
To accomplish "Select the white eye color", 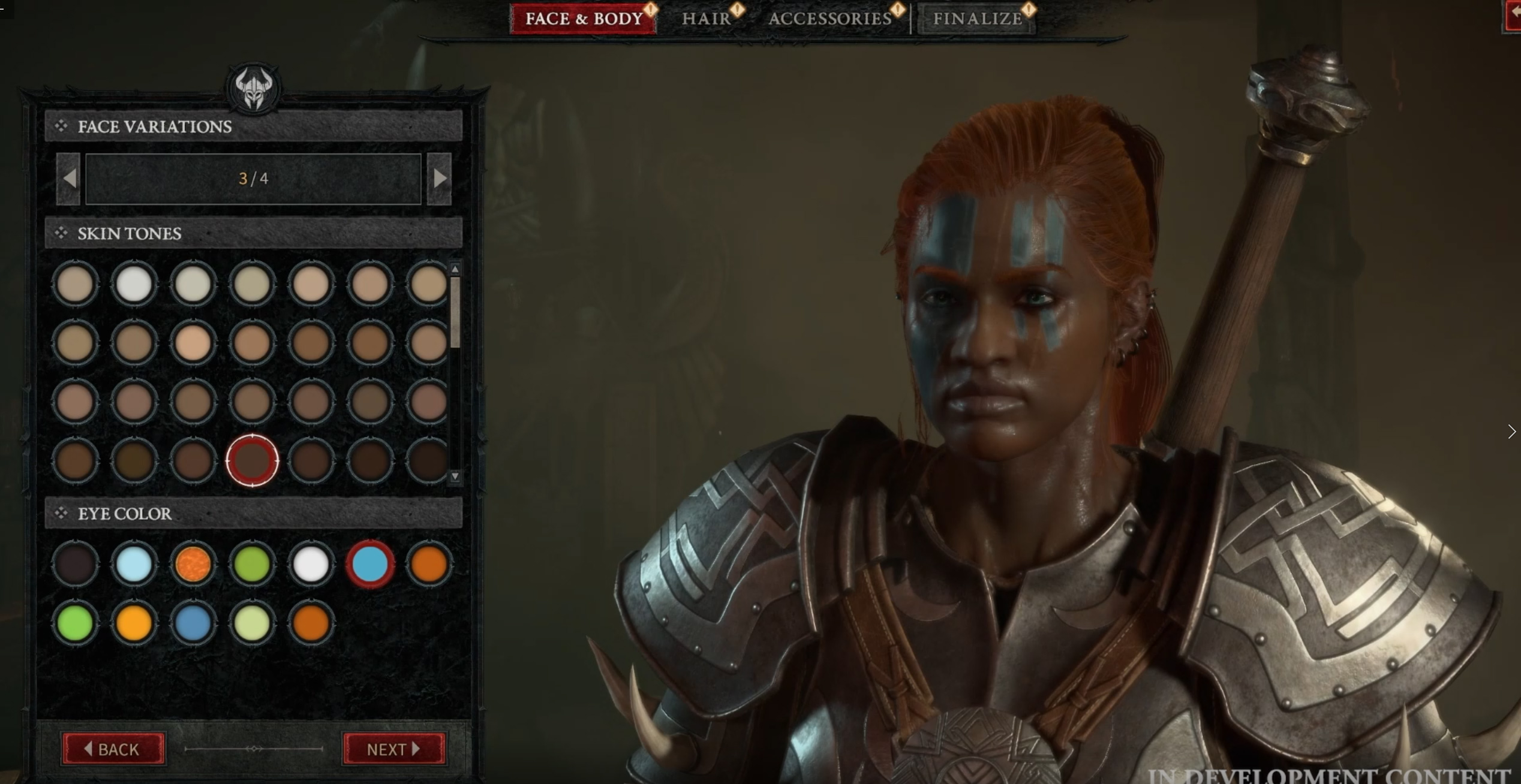I will tap(311, 563).
